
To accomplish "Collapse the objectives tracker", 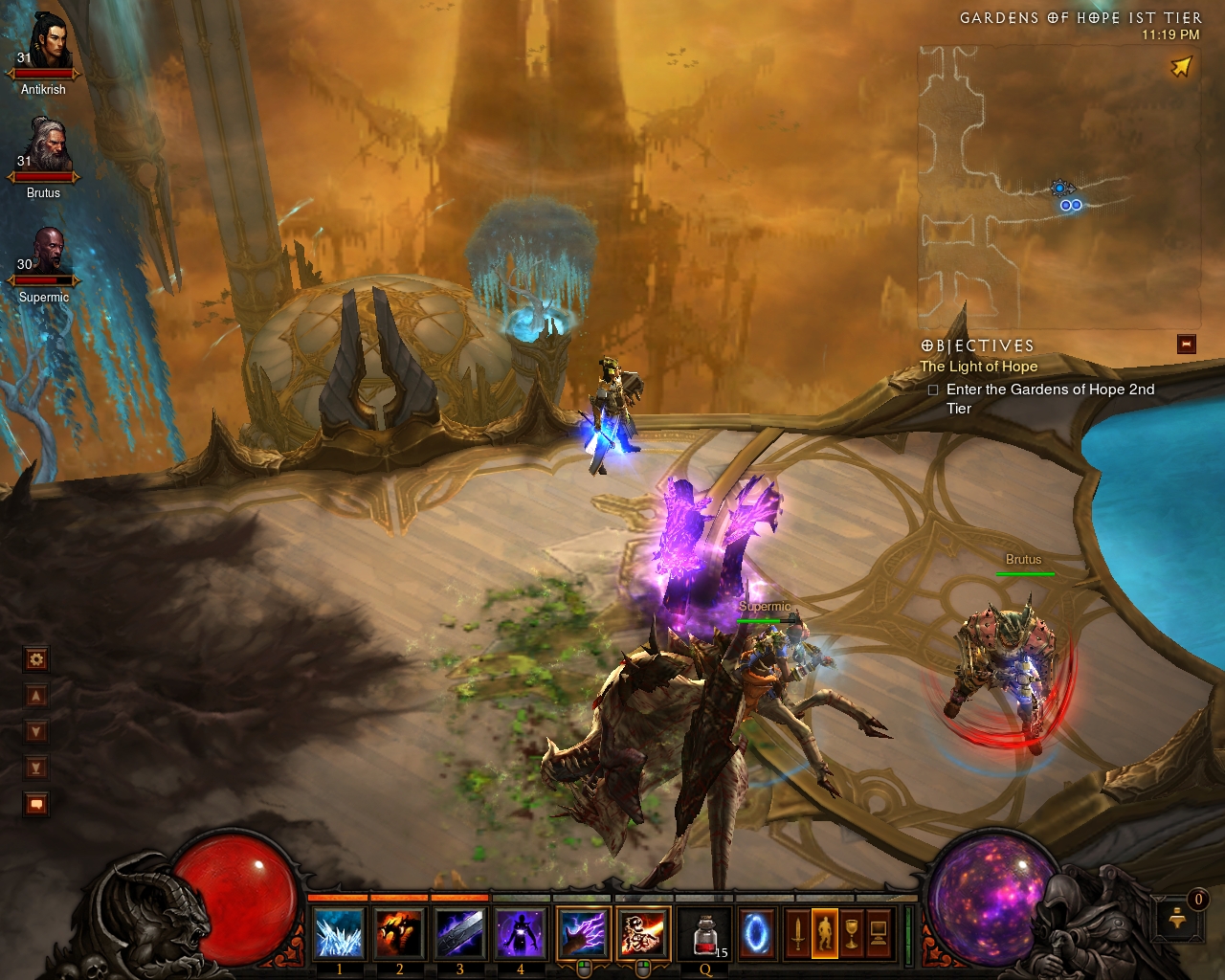I will pos(1187,345).
